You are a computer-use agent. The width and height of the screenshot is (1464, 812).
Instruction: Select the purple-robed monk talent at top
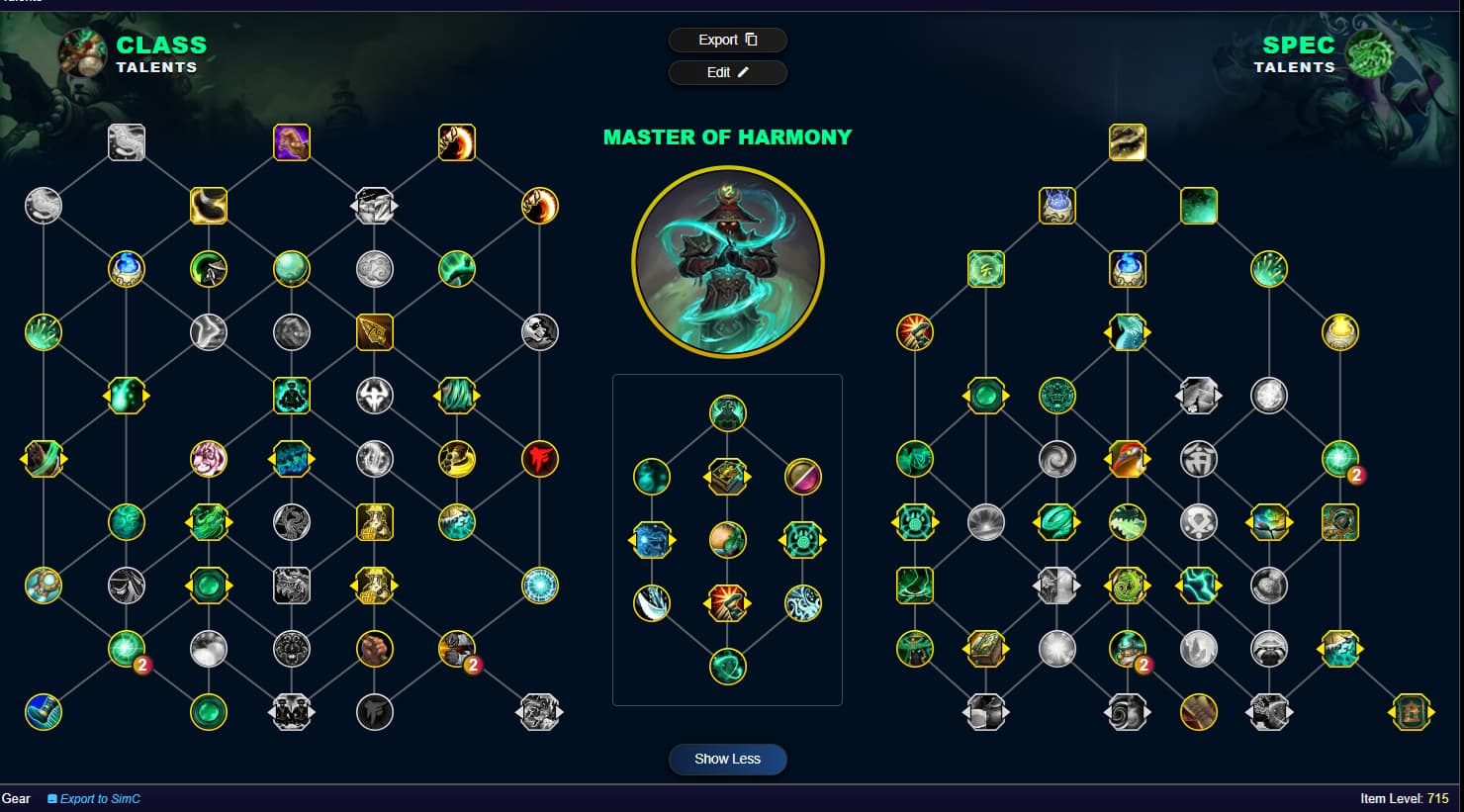pyautogui.click(x=292, y=142)
